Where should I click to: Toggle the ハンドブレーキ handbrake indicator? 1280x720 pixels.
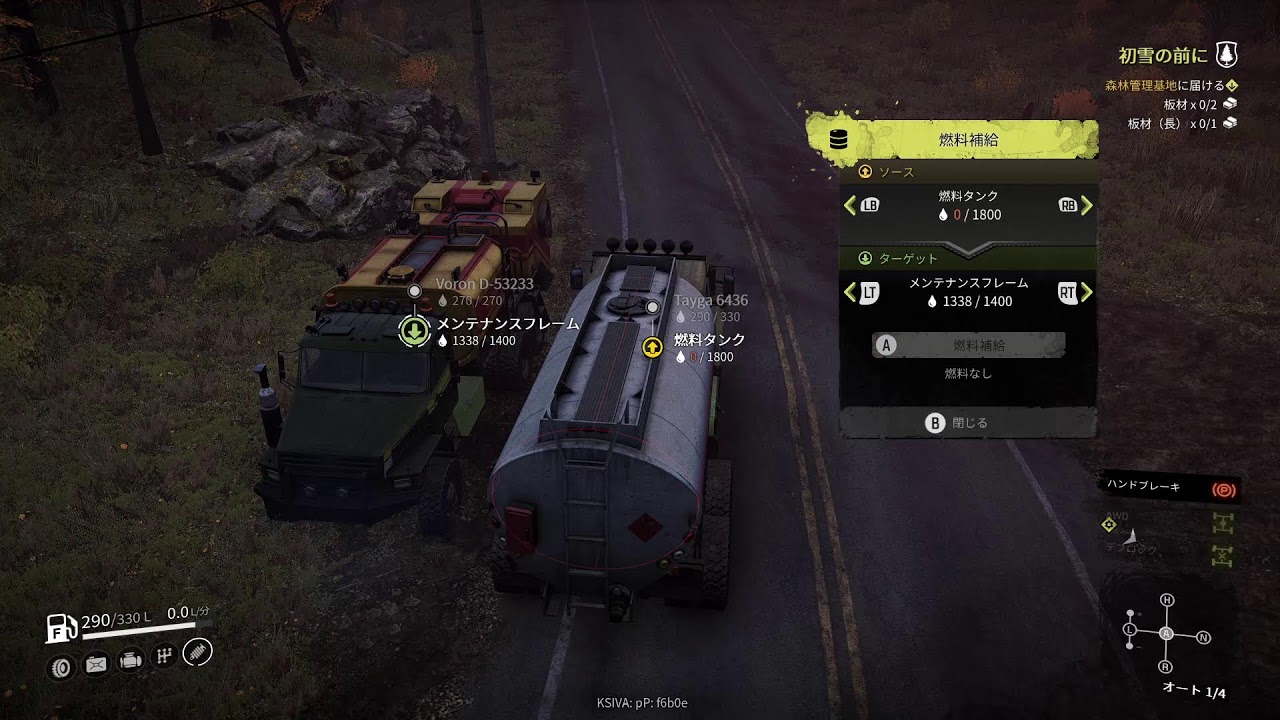point(1223,490)
